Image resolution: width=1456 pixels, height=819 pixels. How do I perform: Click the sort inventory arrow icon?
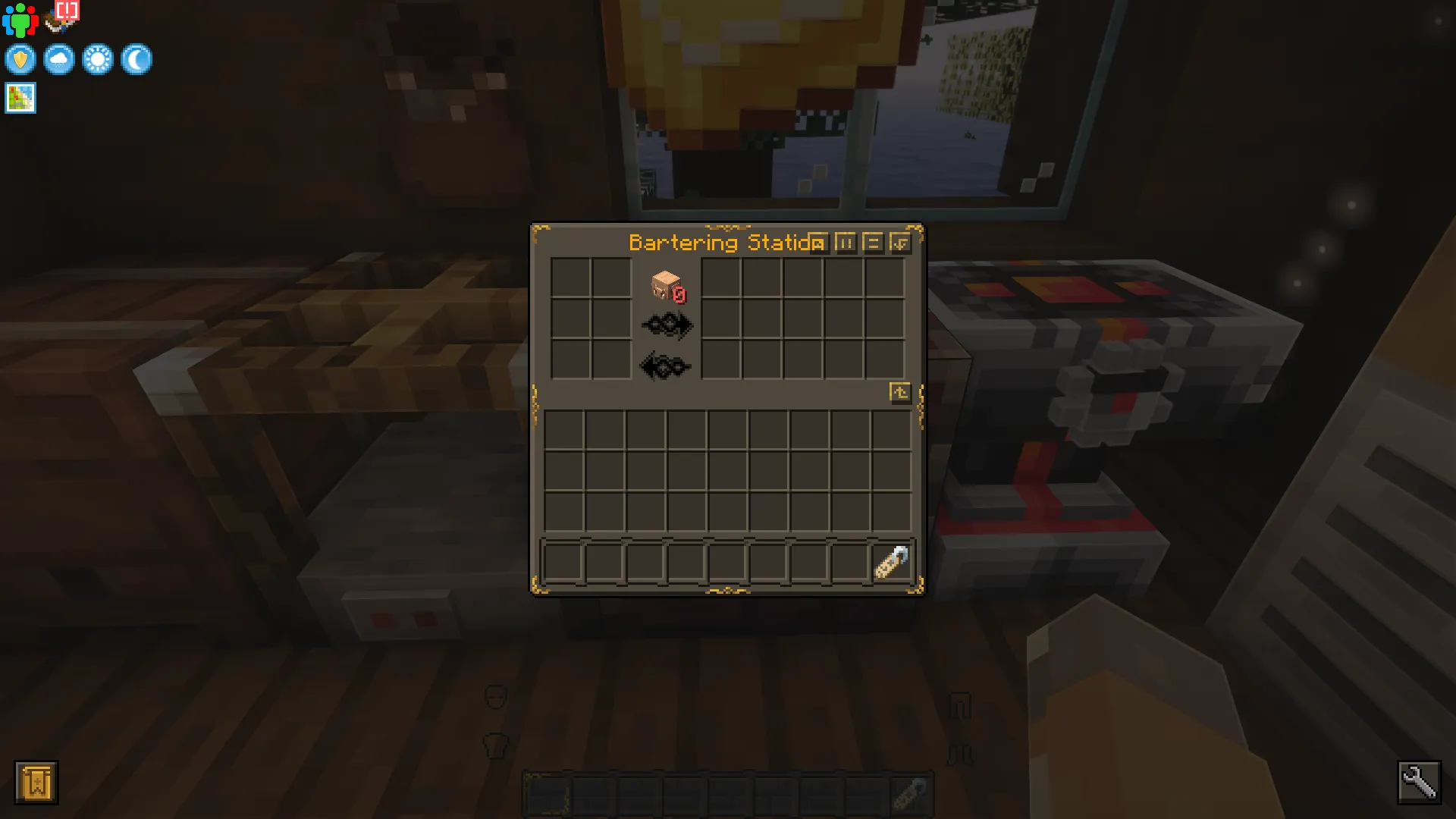pos(901,391)
